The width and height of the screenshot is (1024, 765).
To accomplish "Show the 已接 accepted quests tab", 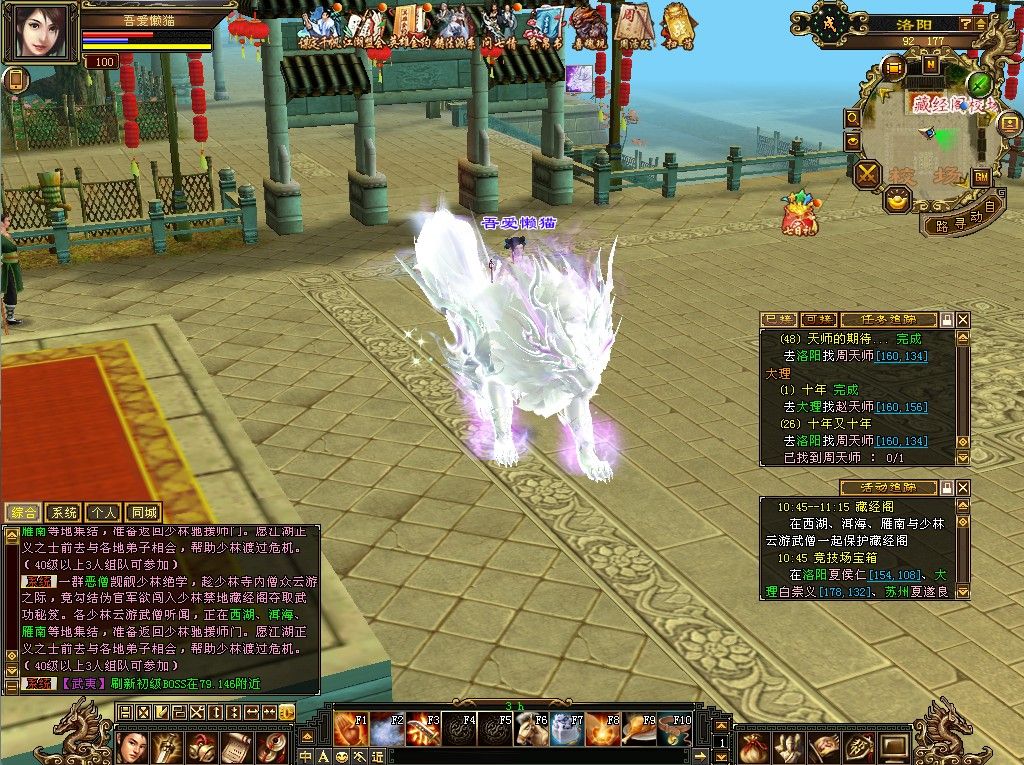I will pyautogui.click(x=779, y=319).
